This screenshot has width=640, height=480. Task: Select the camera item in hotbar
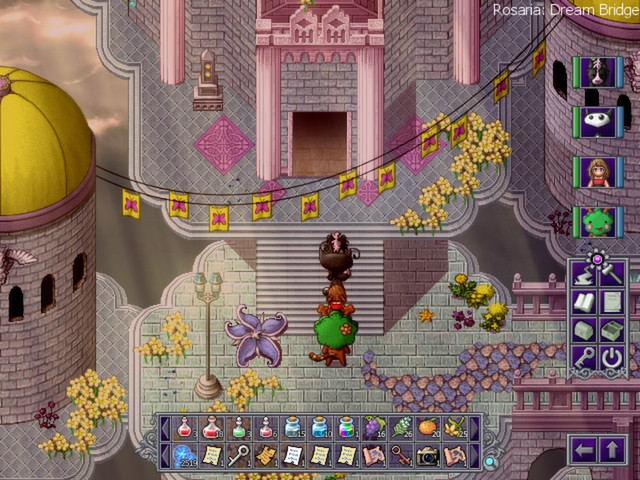[x=427, y=455]
